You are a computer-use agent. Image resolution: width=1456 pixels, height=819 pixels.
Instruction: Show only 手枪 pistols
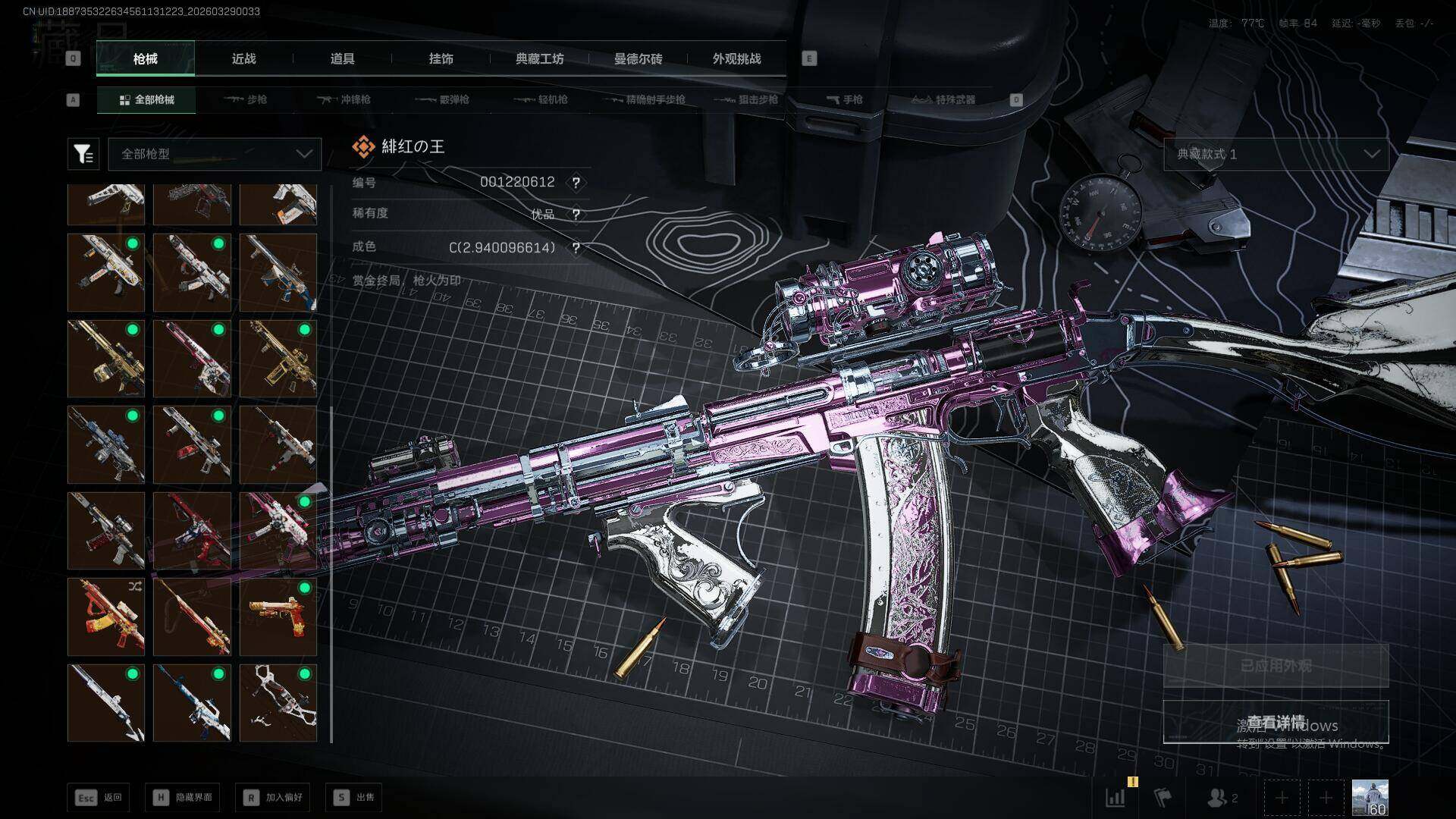[x=844, y=99]
